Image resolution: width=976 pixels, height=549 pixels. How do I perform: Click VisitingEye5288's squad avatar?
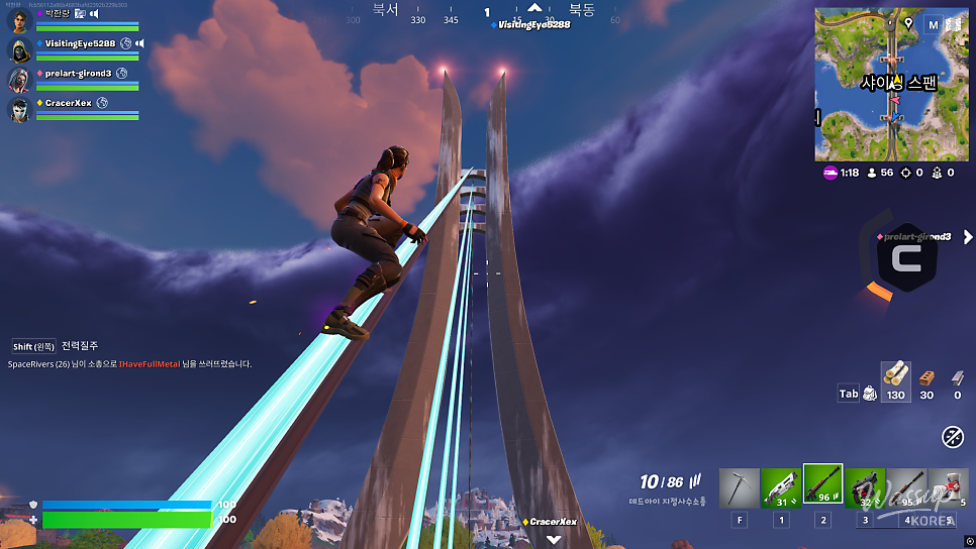coord(20,50)
